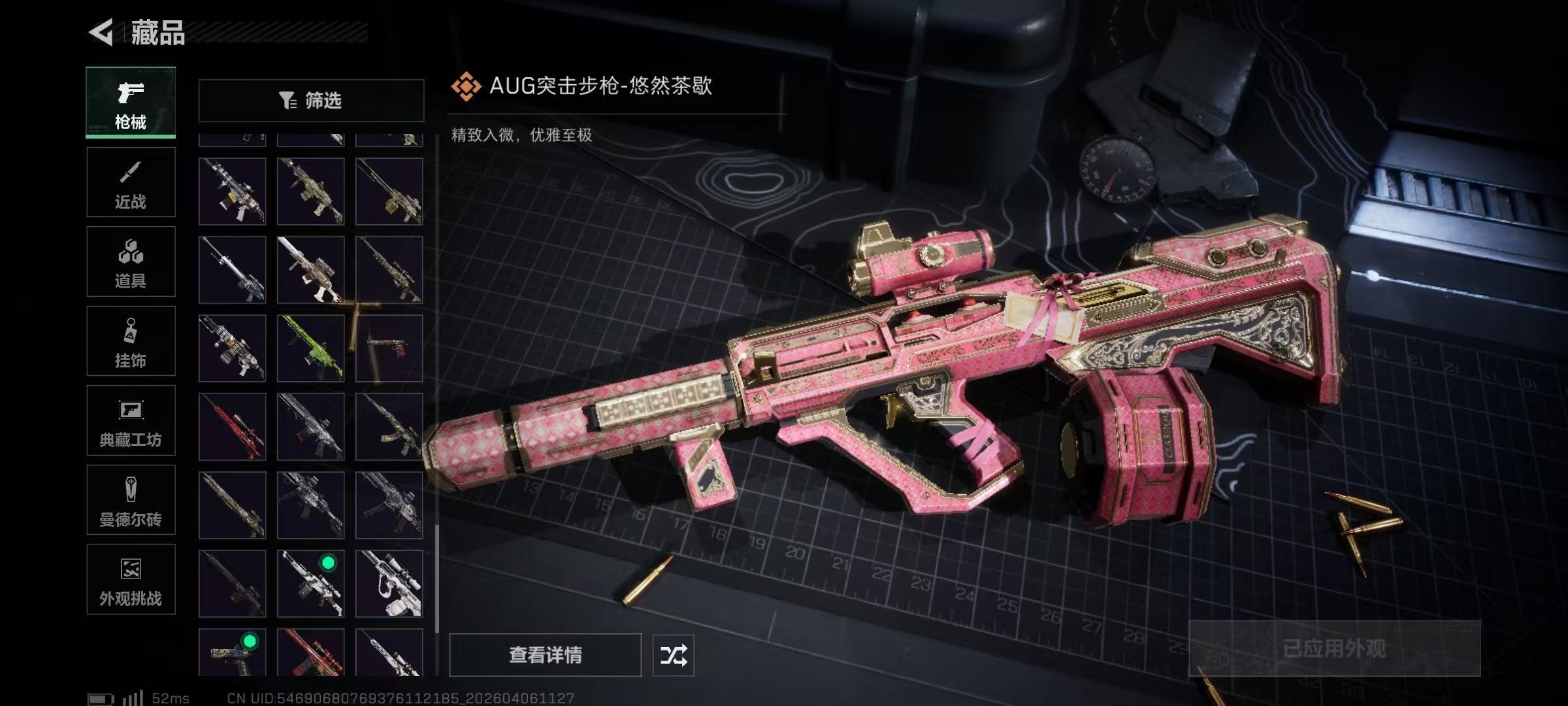1568x706 pixels.
Task: Open the 近战 melee weapons category
Action: (130, 182)
